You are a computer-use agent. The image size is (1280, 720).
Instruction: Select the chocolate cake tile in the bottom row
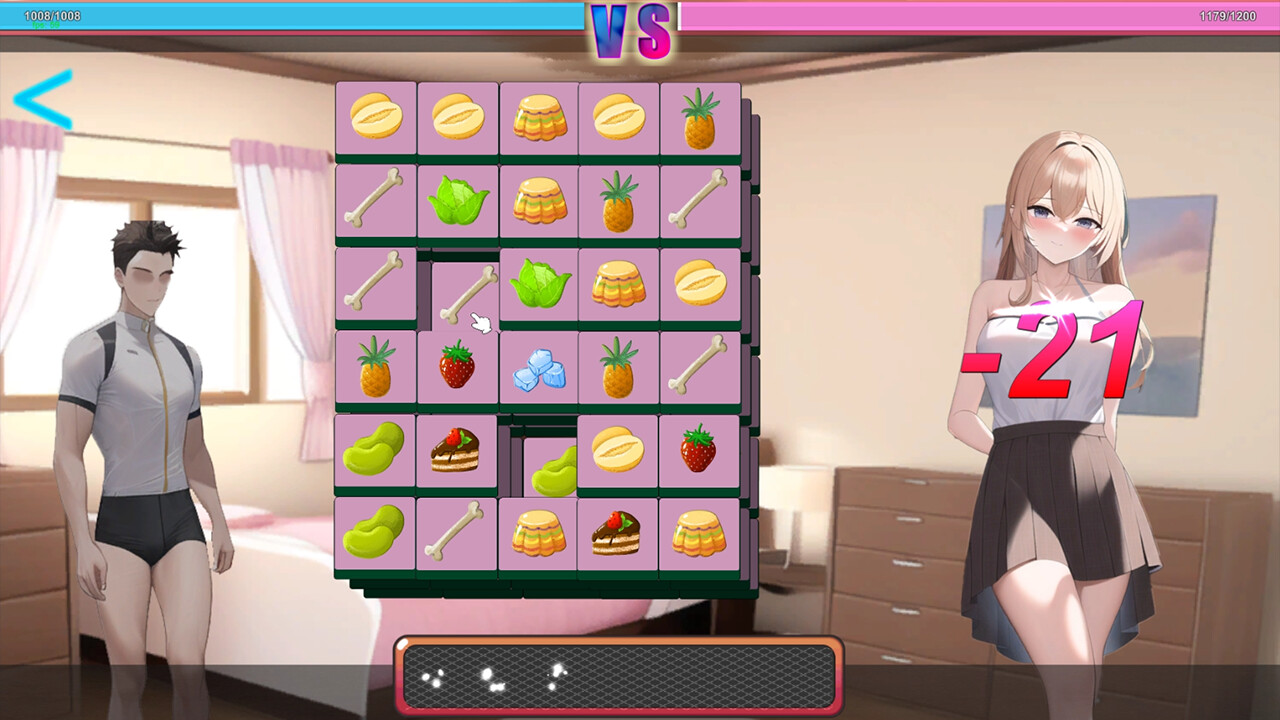pyautogui.click(x=619, y=533)
